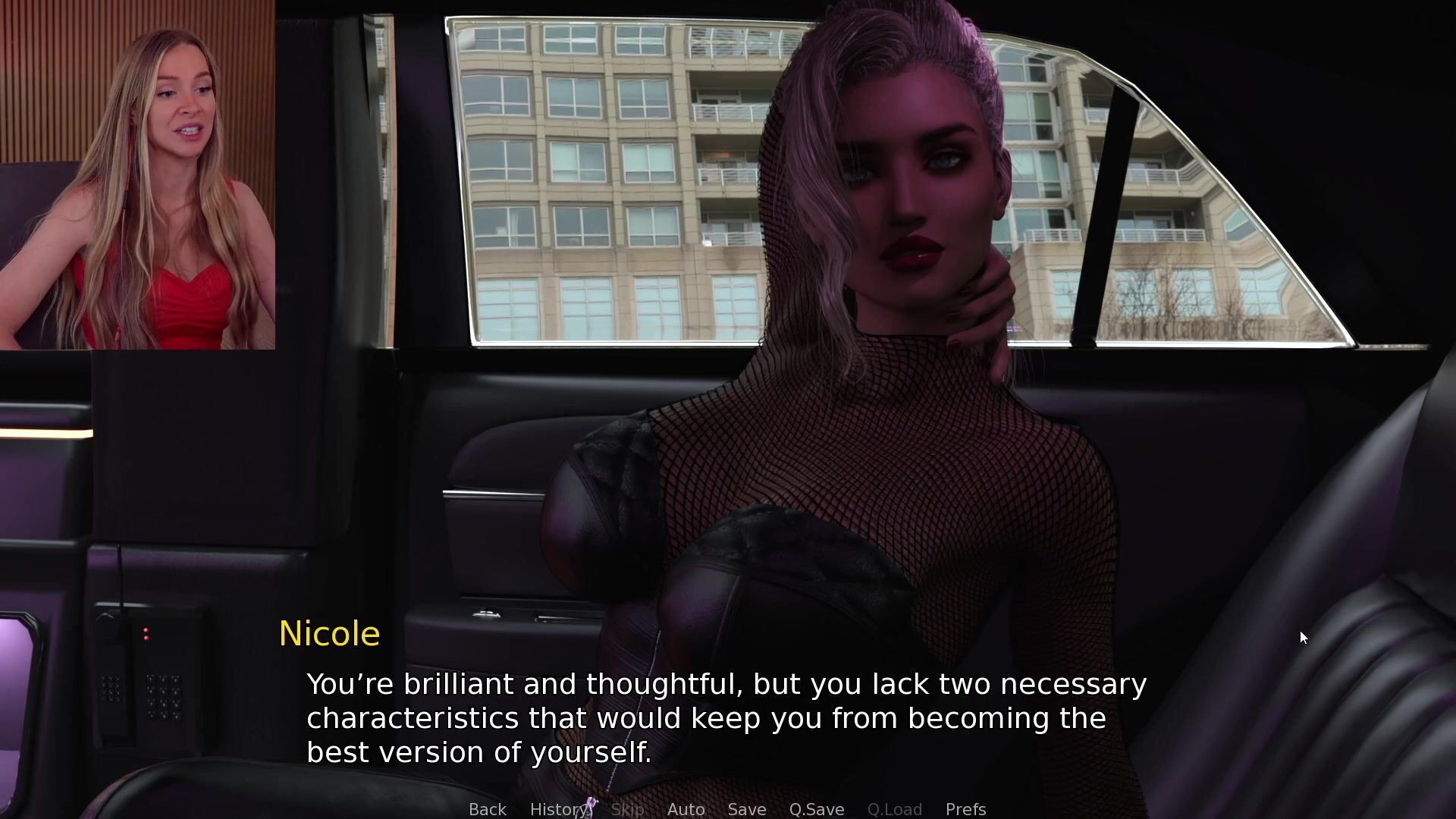Enable Auto dialogue advance

pos(686,809)
